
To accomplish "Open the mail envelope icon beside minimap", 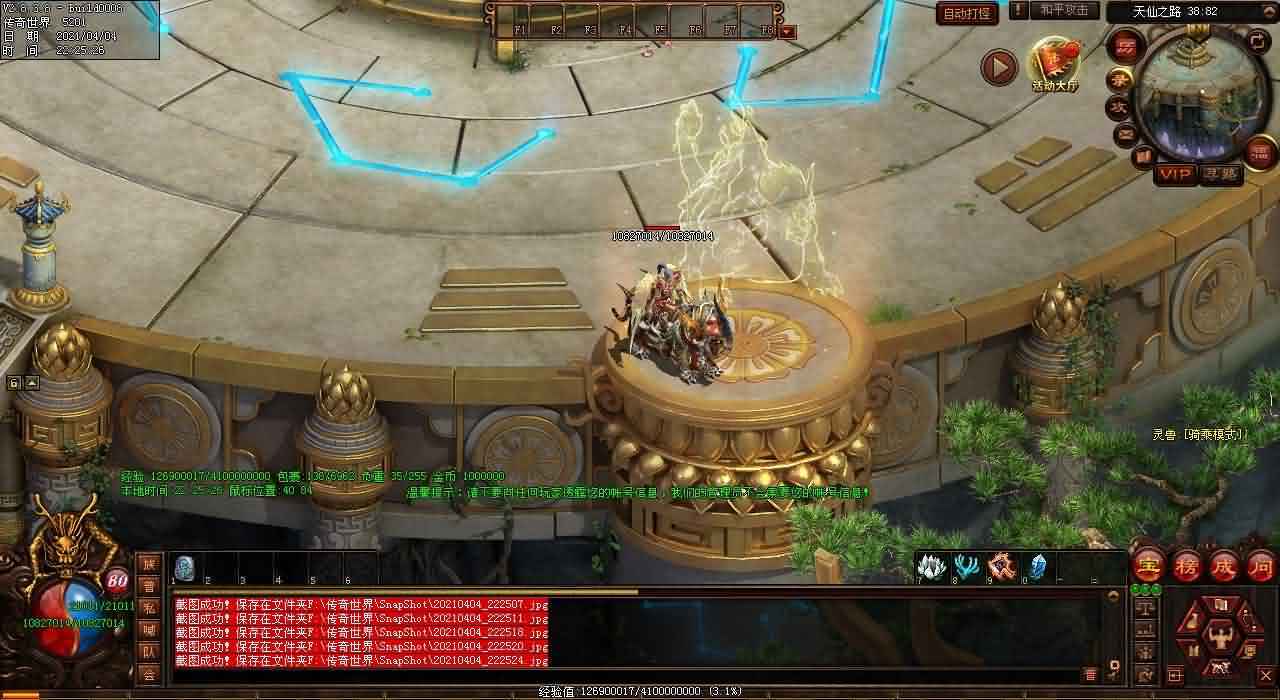I will click(1125, 132).
